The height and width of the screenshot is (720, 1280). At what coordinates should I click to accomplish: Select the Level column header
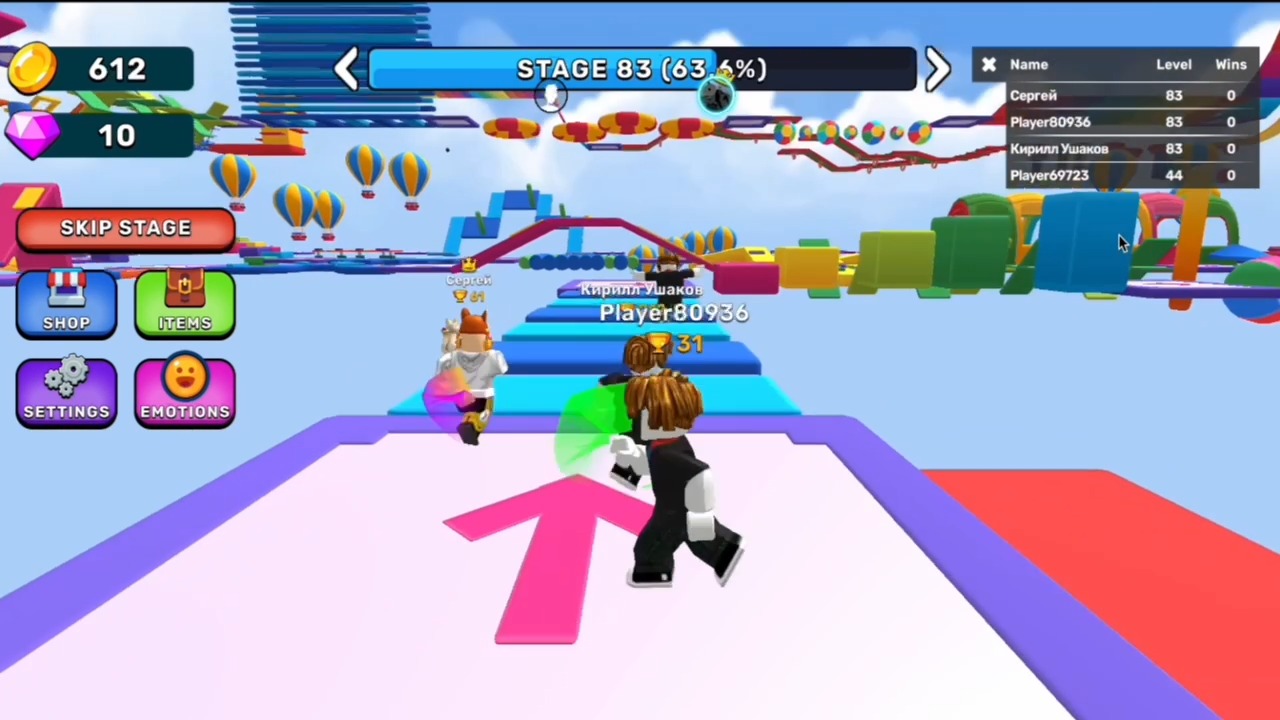(x=1174, y=64)
